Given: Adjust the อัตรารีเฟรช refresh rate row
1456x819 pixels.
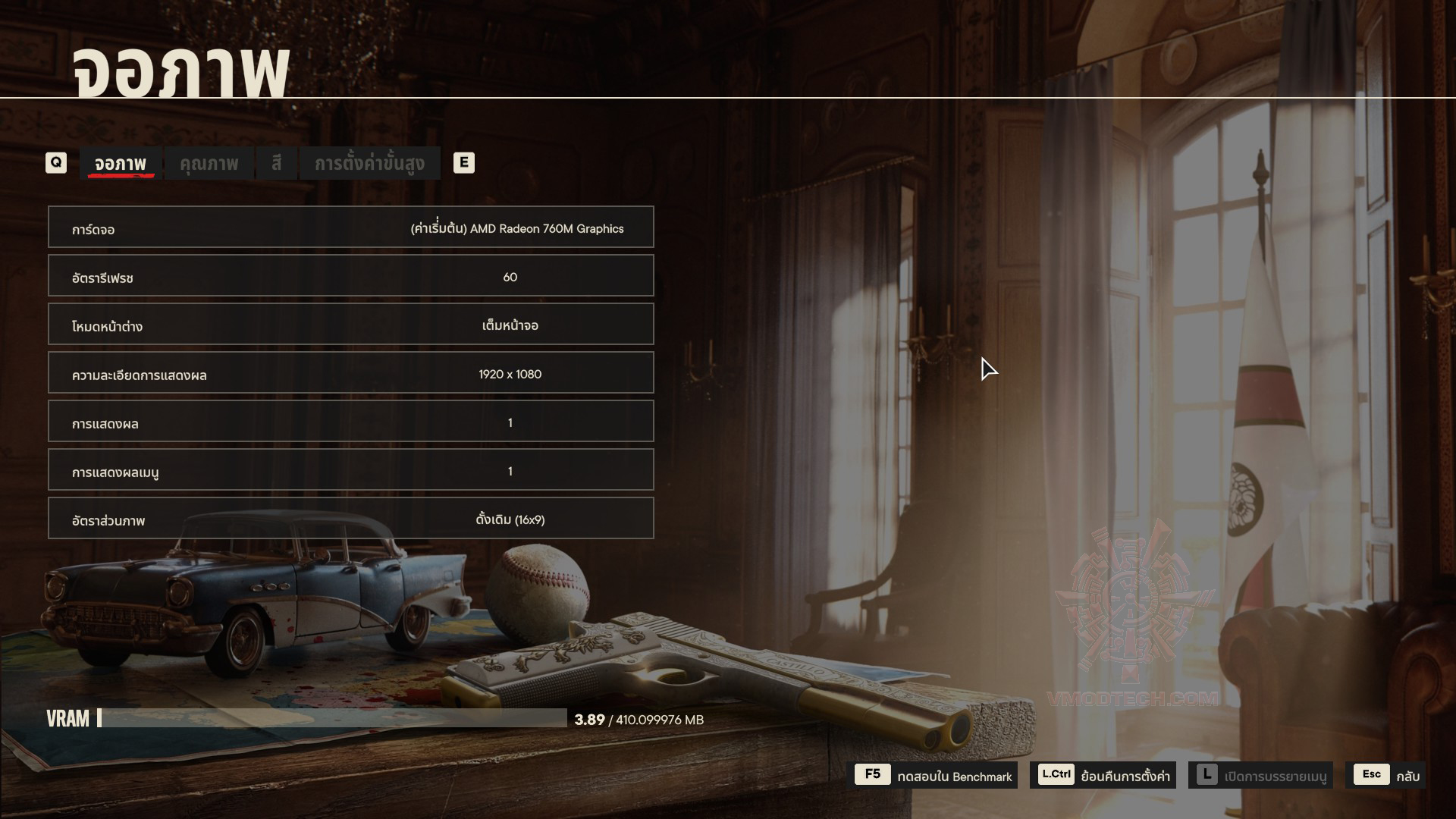Looking at the screenshot, I should coord(351,276).
